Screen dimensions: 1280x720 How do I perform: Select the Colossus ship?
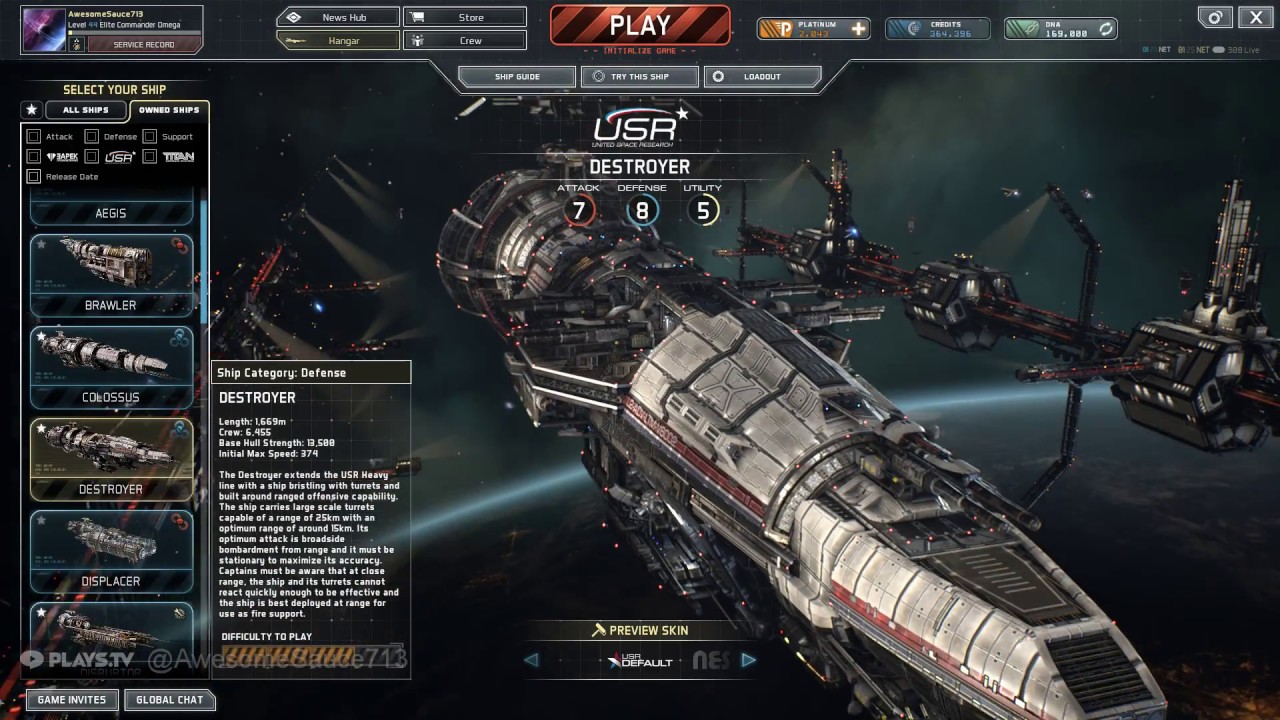tap(111, 367)
